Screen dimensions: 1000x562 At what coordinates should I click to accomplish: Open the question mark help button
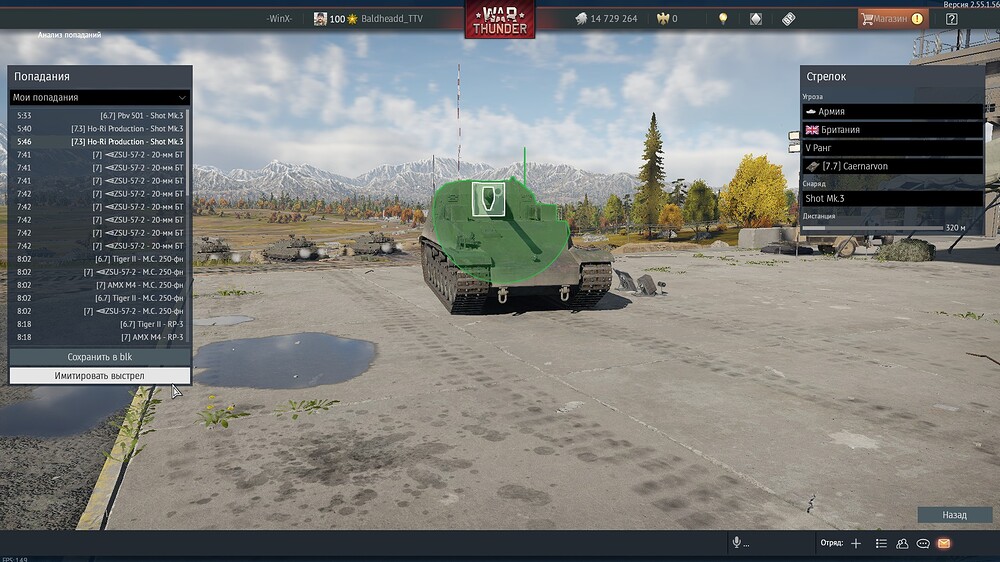point(952,18)
